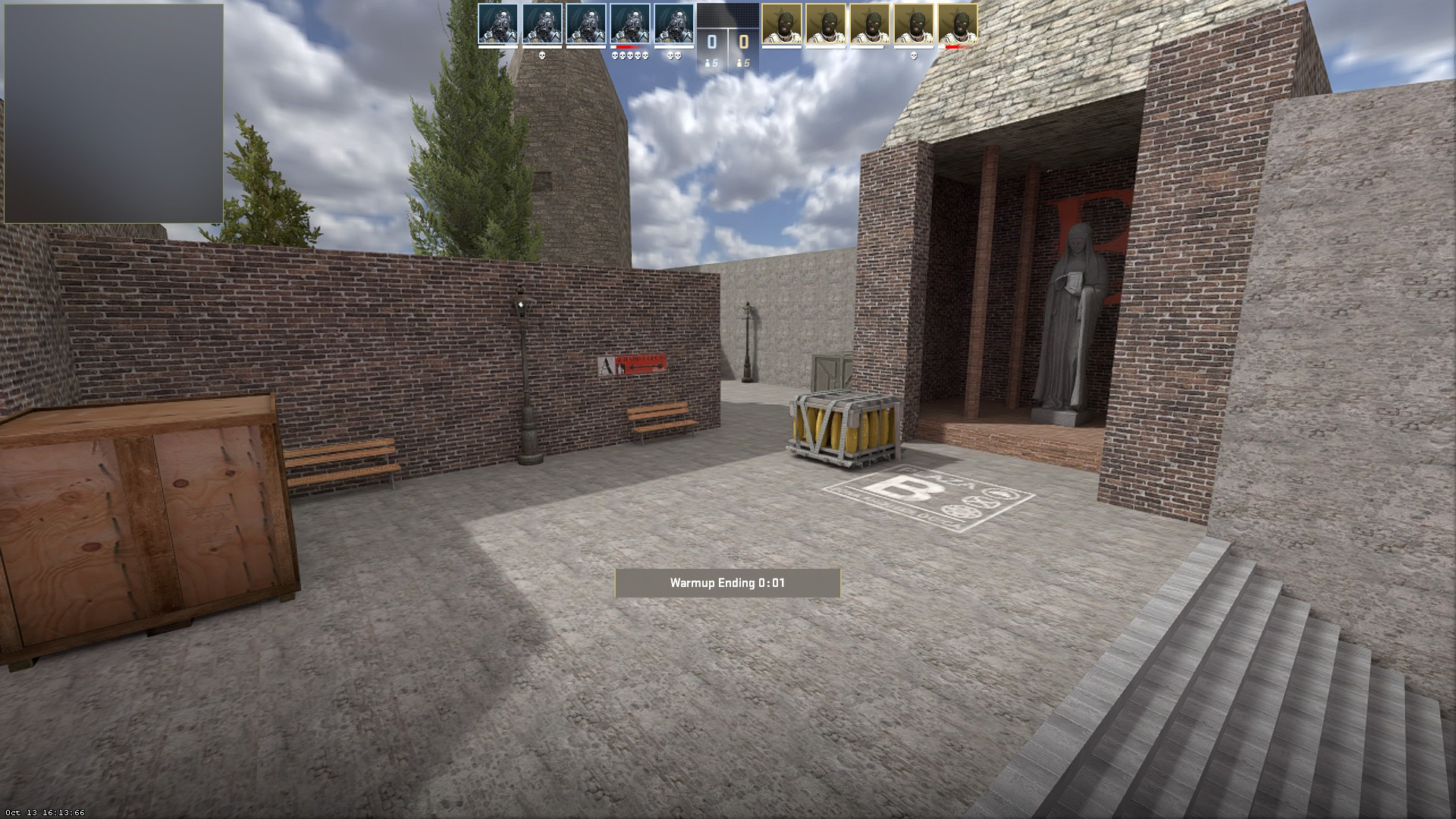Click the radar minimap in the top-left corner
The height and width of the screenshot is (819, 1456).
(x=112, y=111)
